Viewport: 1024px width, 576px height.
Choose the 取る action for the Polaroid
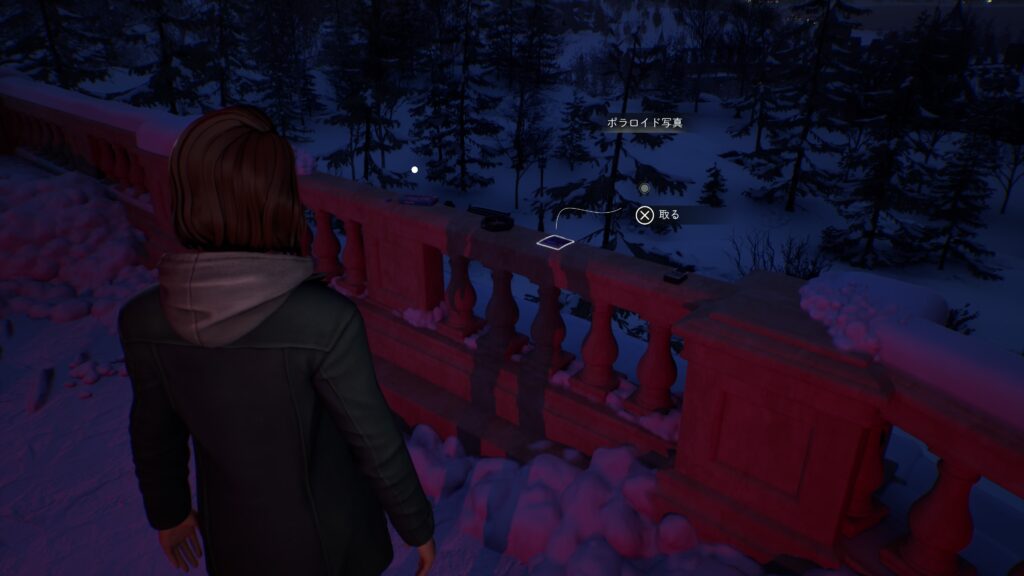[659, 214]
